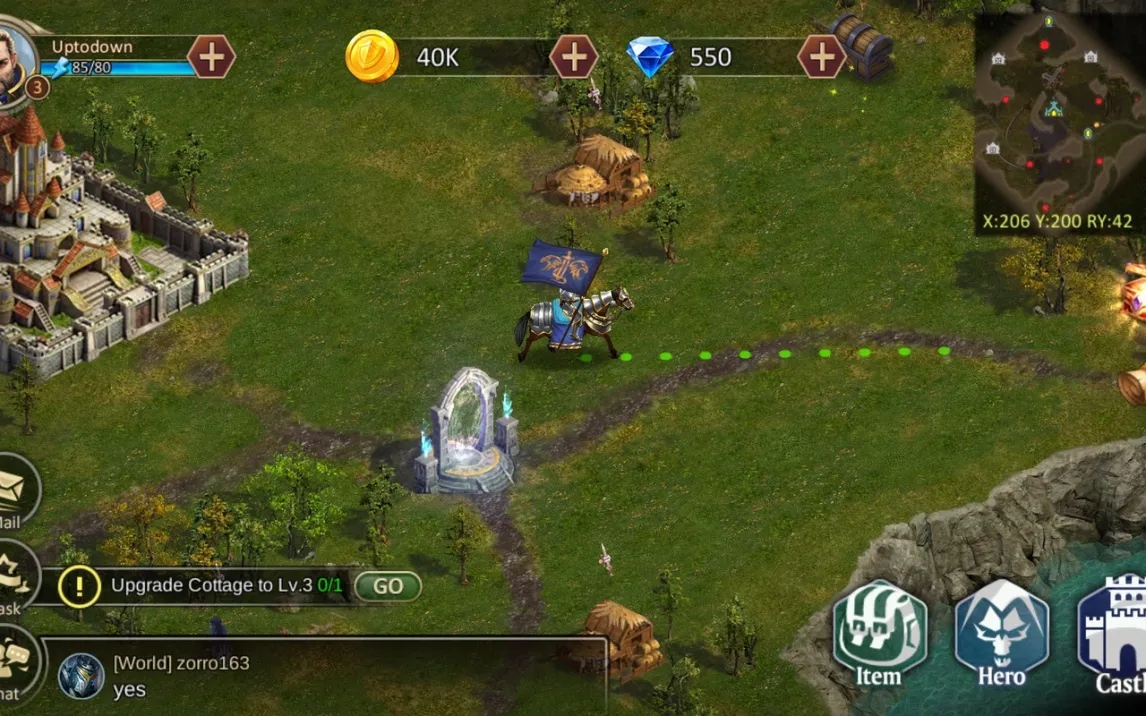Enter the Castle menu
The height and width of the screenshot is (716, 1146).
click(x=1116, y=635)
